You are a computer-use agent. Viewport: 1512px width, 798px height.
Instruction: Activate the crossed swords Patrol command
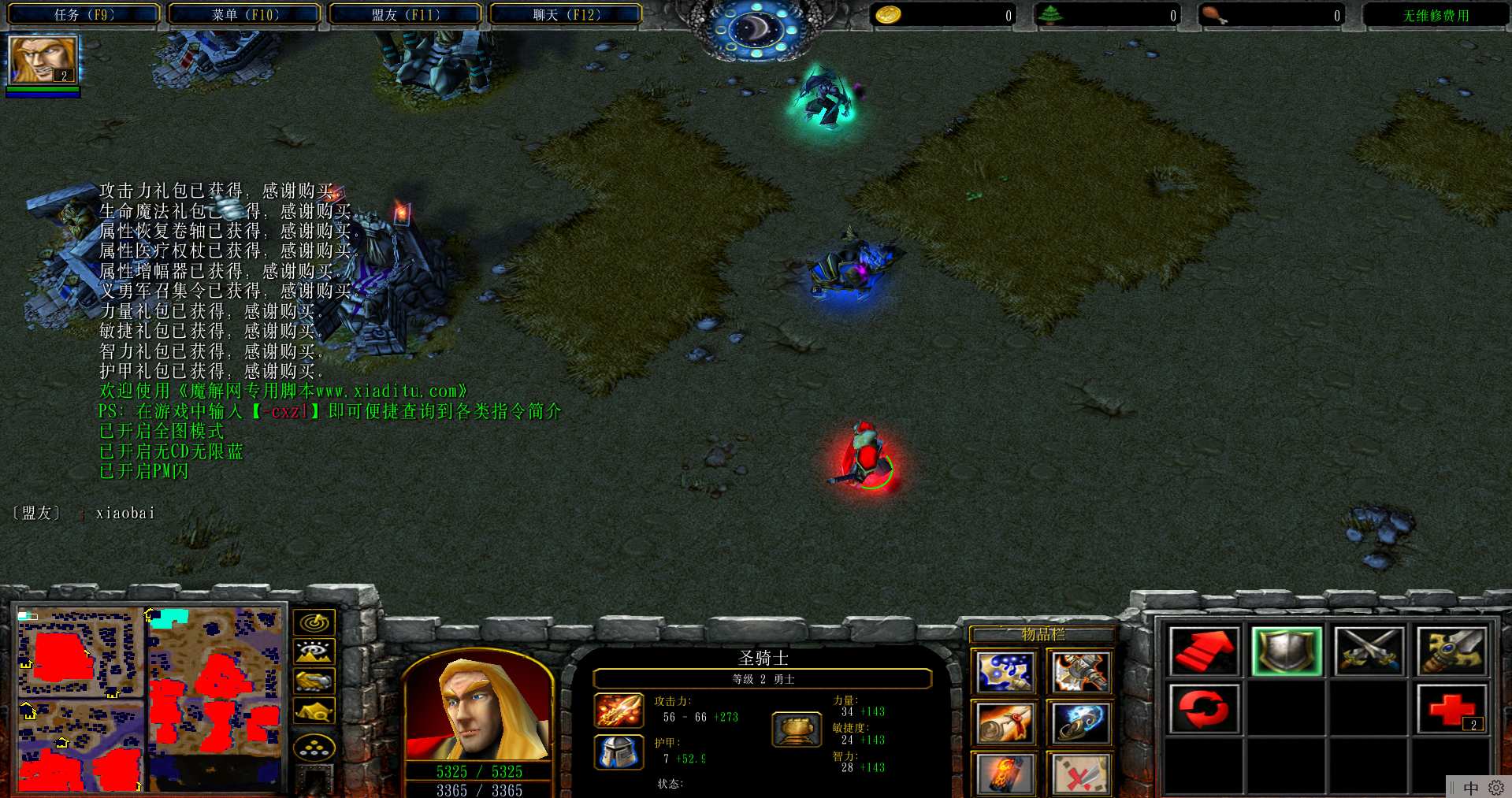click(1369, 651)
